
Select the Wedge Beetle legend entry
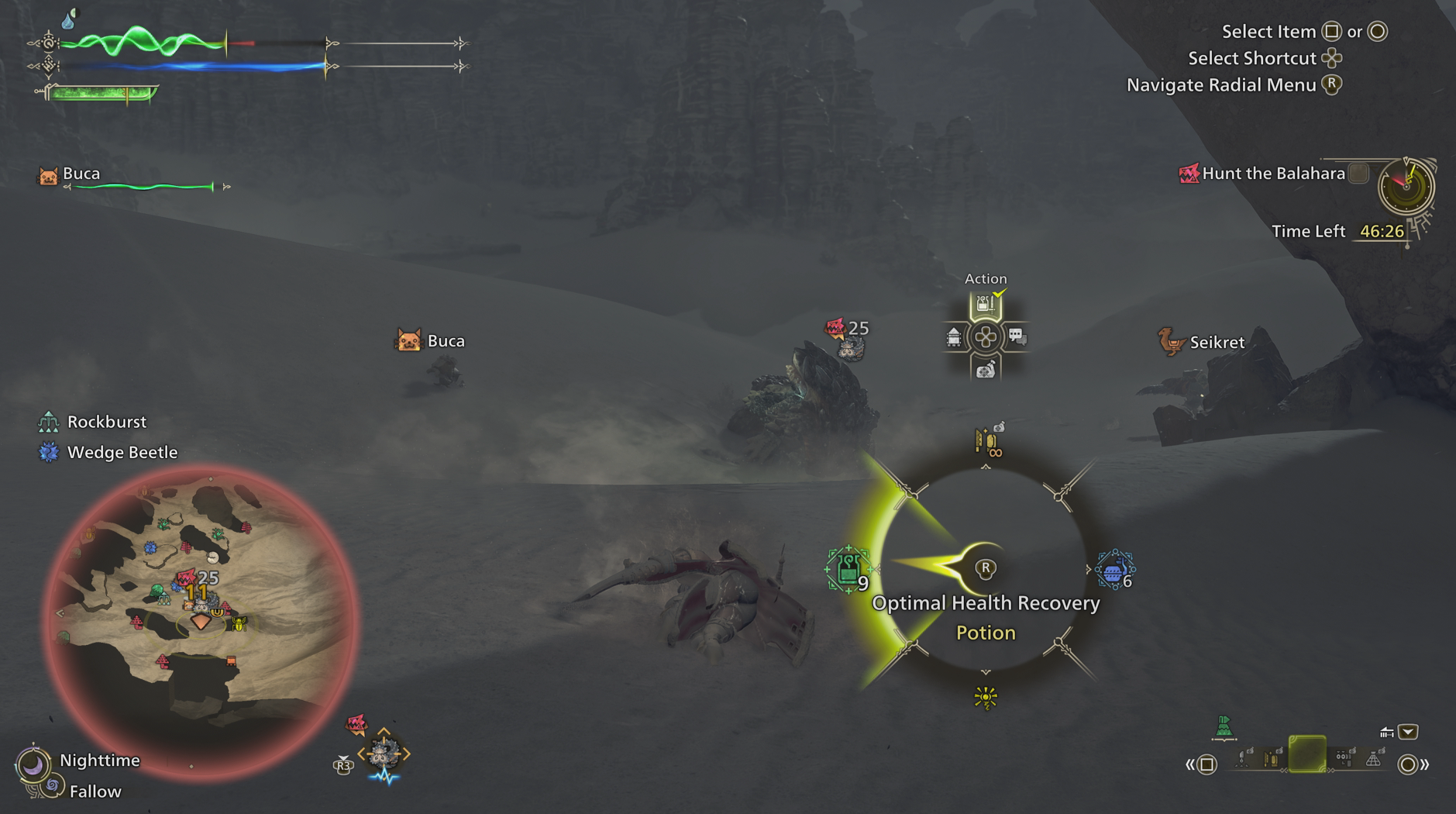pyautogui.click(x=122, y=452)
